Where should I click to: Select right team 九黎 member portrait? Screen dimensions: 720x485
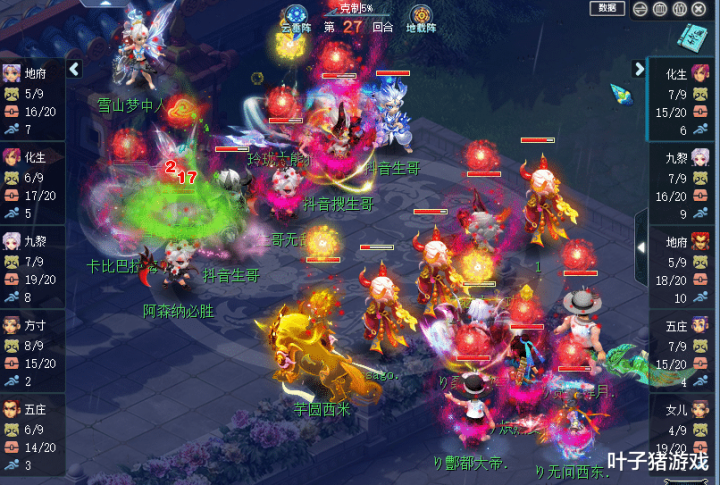(704, 157)
